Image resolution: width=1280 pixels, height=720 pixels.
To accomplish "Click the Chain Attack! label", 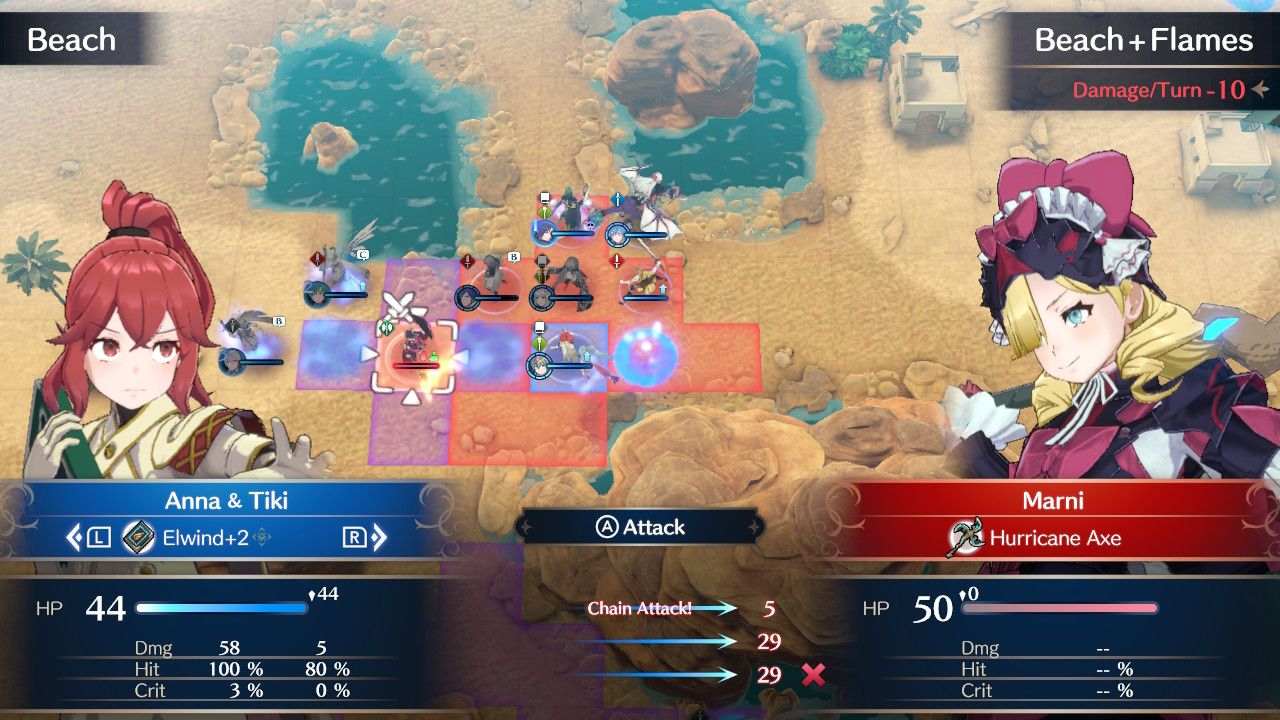I will click(640, 608).
